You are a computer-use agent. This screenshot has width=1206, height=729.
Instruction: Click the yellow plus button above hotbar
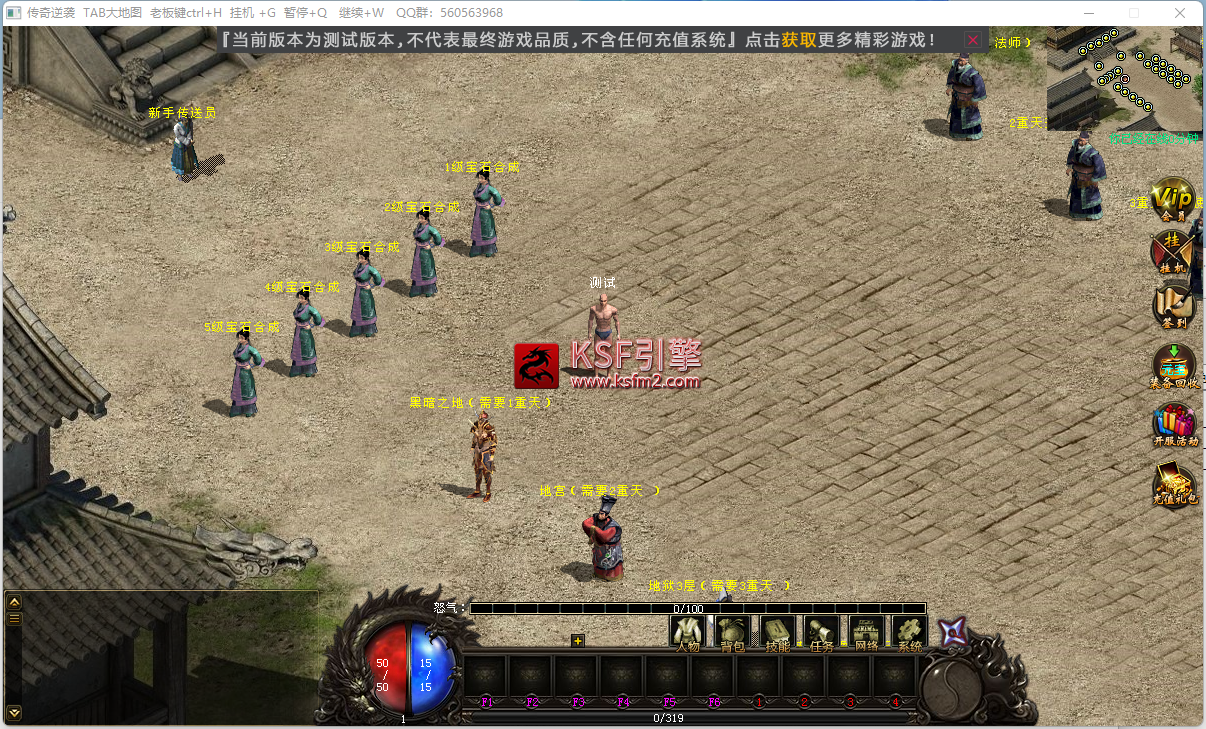(577, 641)
